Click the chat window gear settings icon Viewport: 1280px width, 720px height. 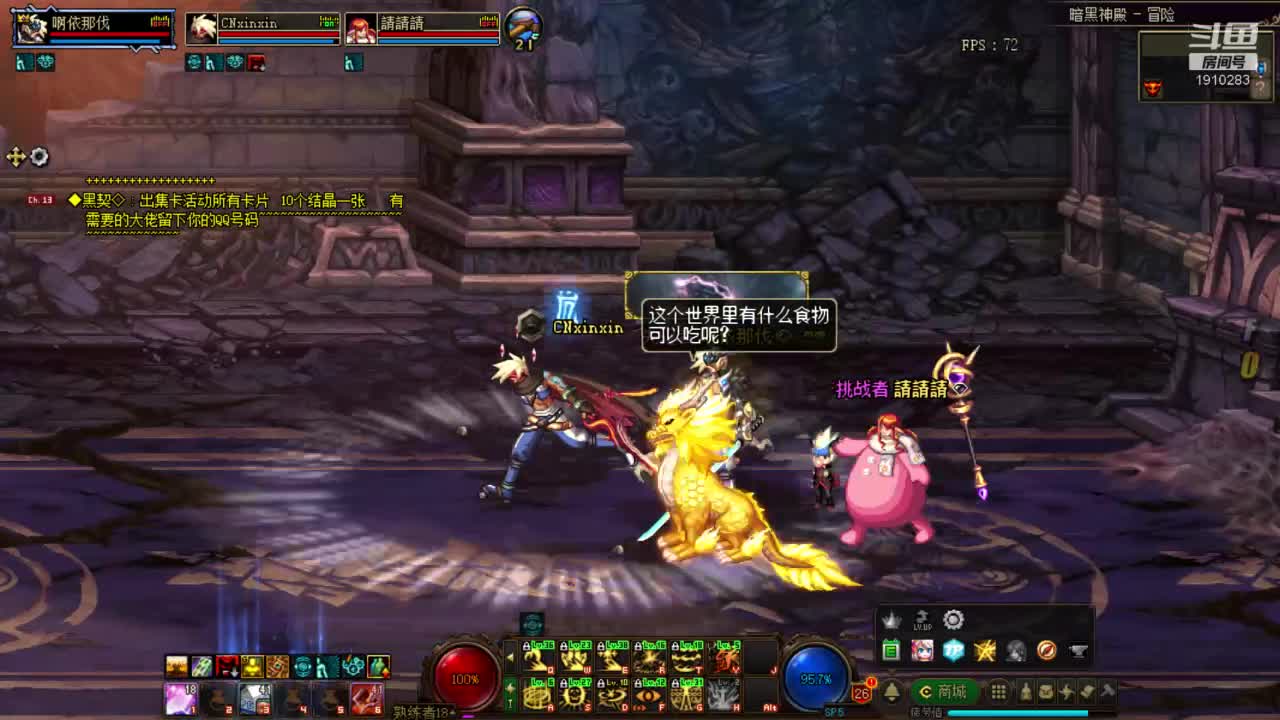tap(39, 157)
